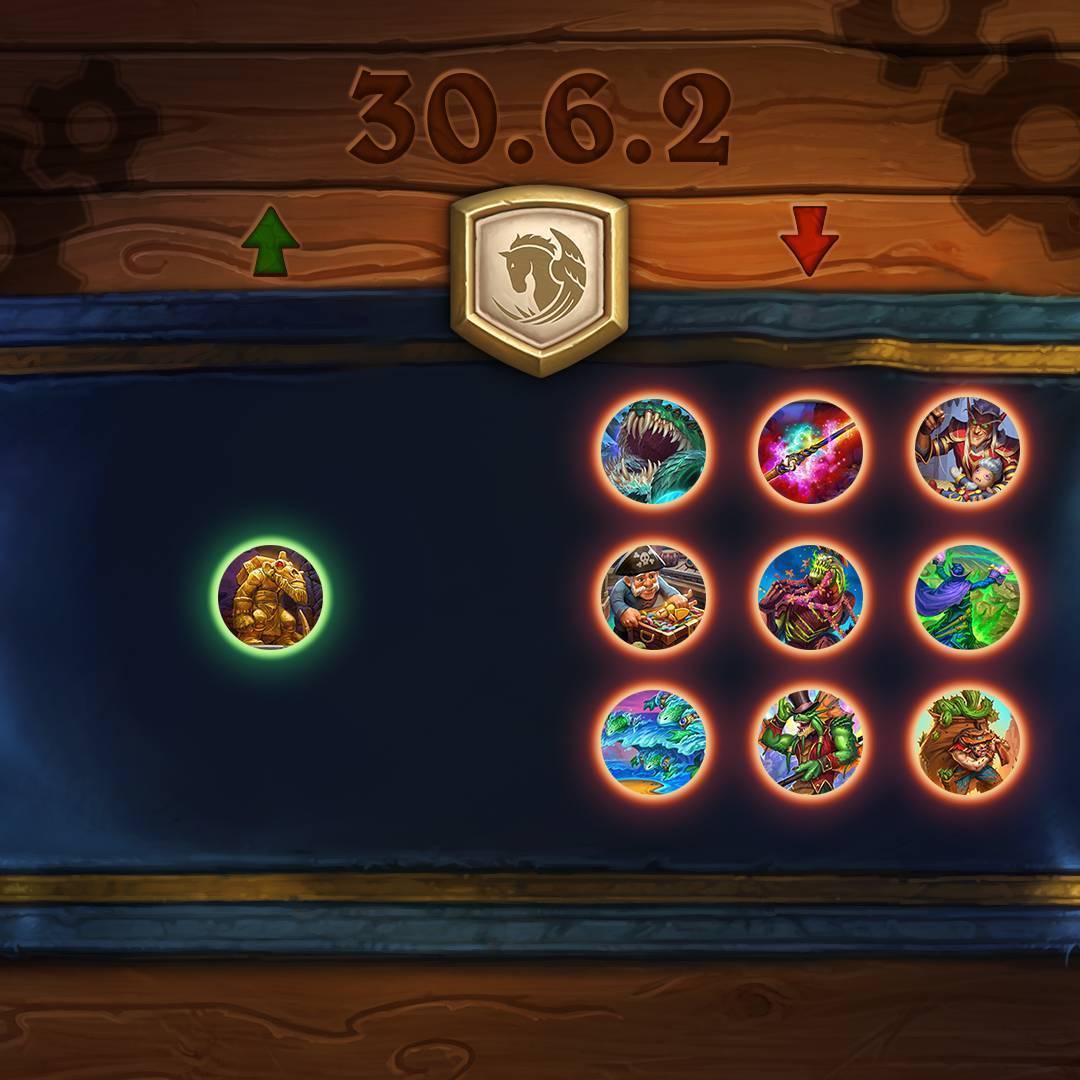Screen dimensions: 1080x1080
Task: Select the golden statue card portrait
Action: (270, 597)
